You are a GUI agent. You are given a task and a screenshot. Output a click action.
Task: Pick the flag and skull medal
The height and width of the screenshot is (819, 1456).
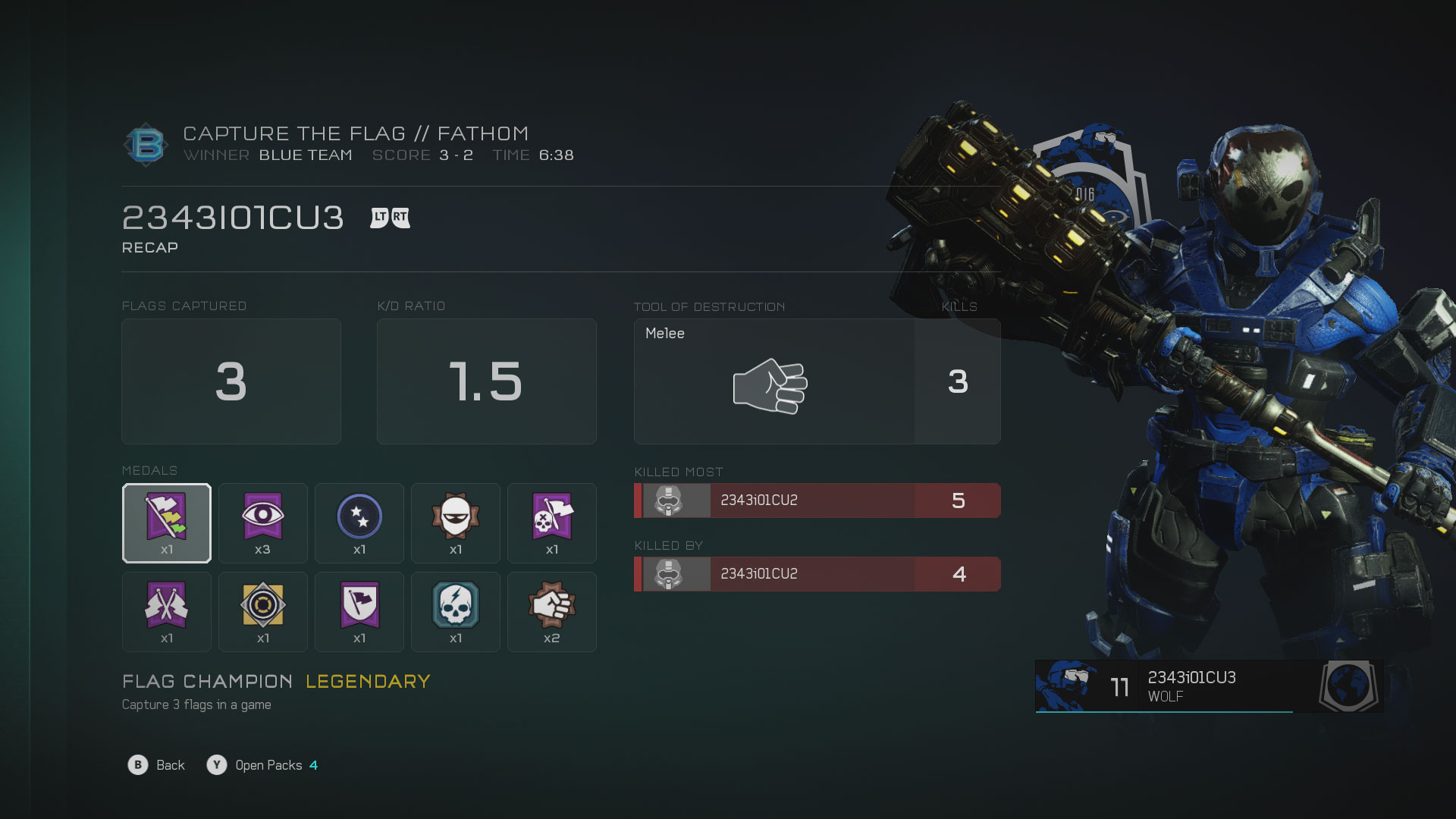[552, 523]
